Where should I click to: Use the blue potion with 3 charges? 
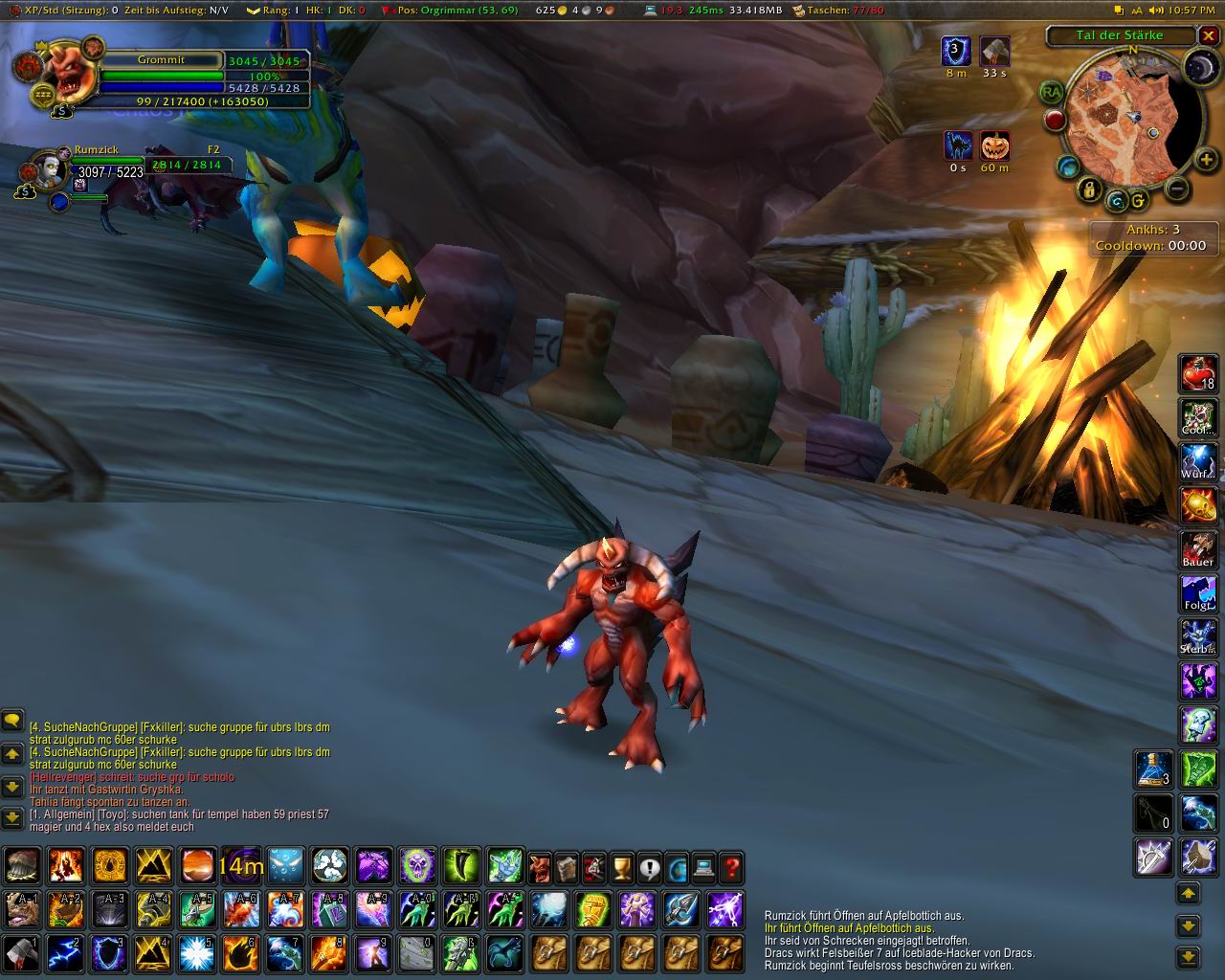coord(1153,768)
